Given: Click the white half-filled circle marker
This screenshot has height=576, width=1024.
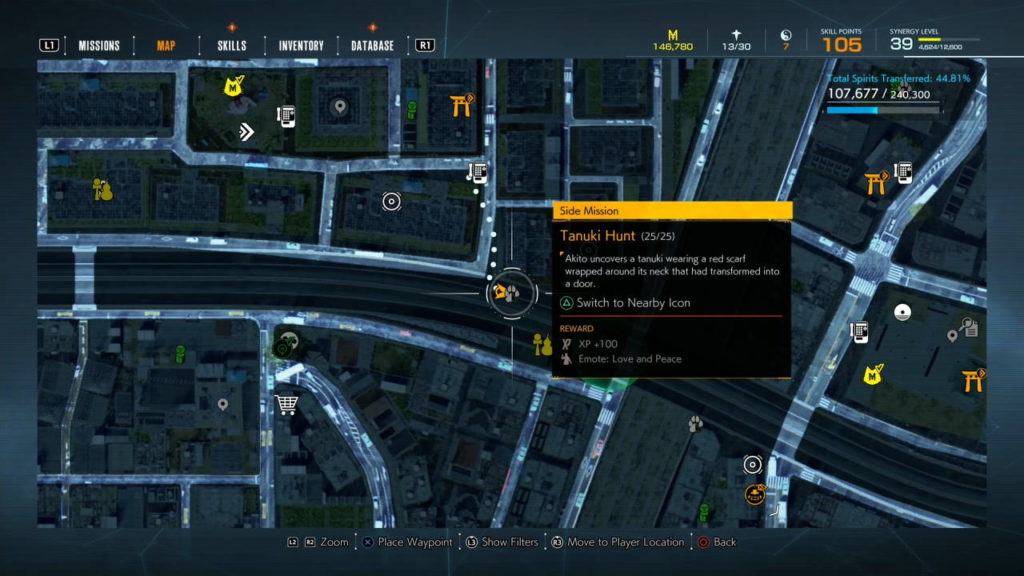Looking at the screenshot, I should pos(903,311).
